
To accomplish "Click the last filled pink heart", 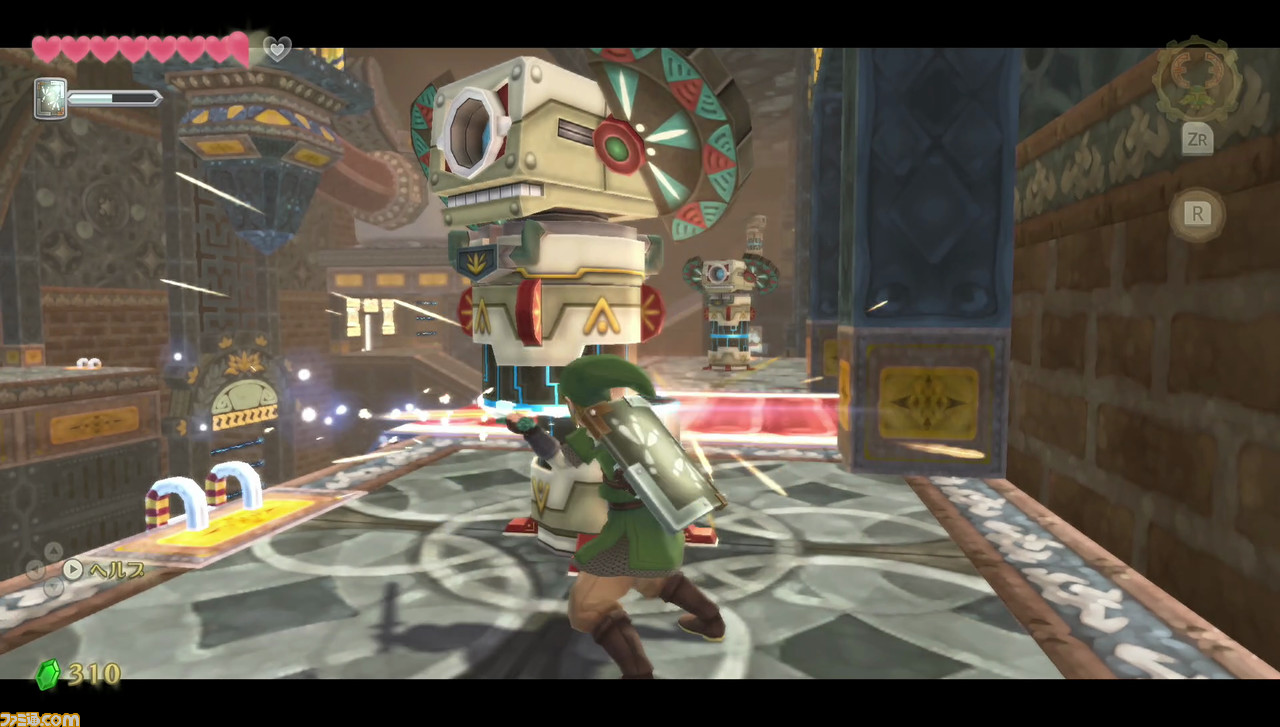I will click(x=237, y=48).
